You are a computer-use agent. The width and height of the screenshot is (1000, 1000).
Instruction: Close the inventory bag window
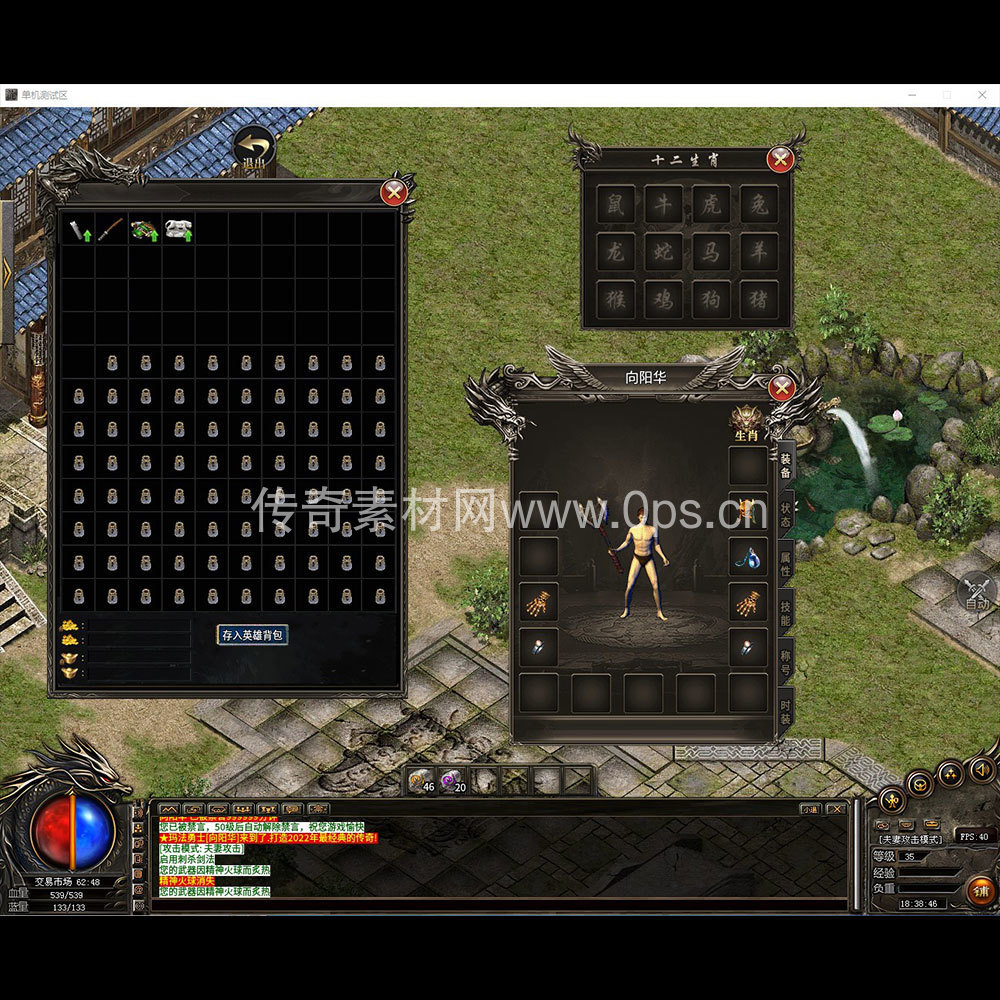(395, 190)
